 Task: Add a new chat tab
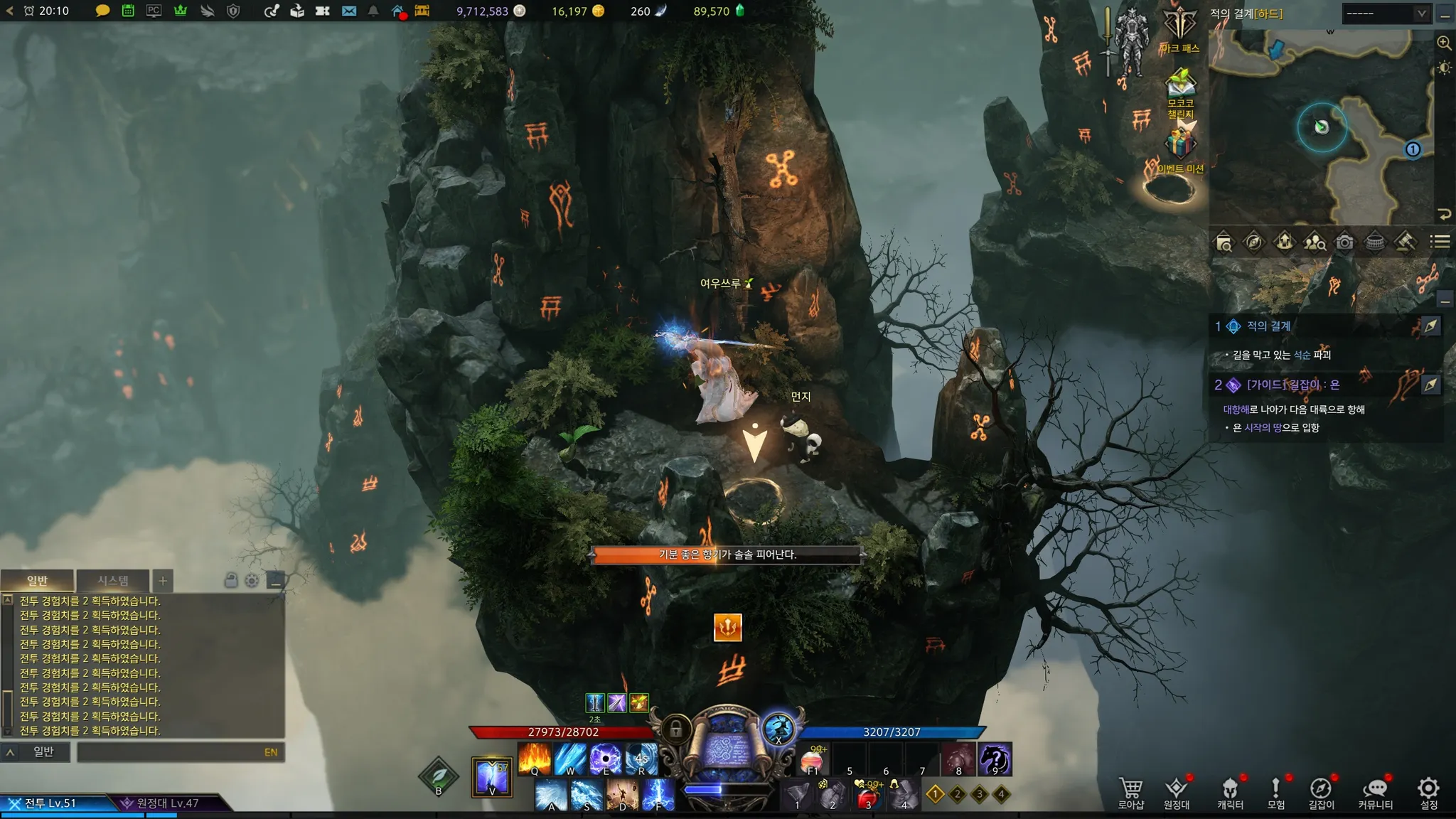(x=163, y=581)
